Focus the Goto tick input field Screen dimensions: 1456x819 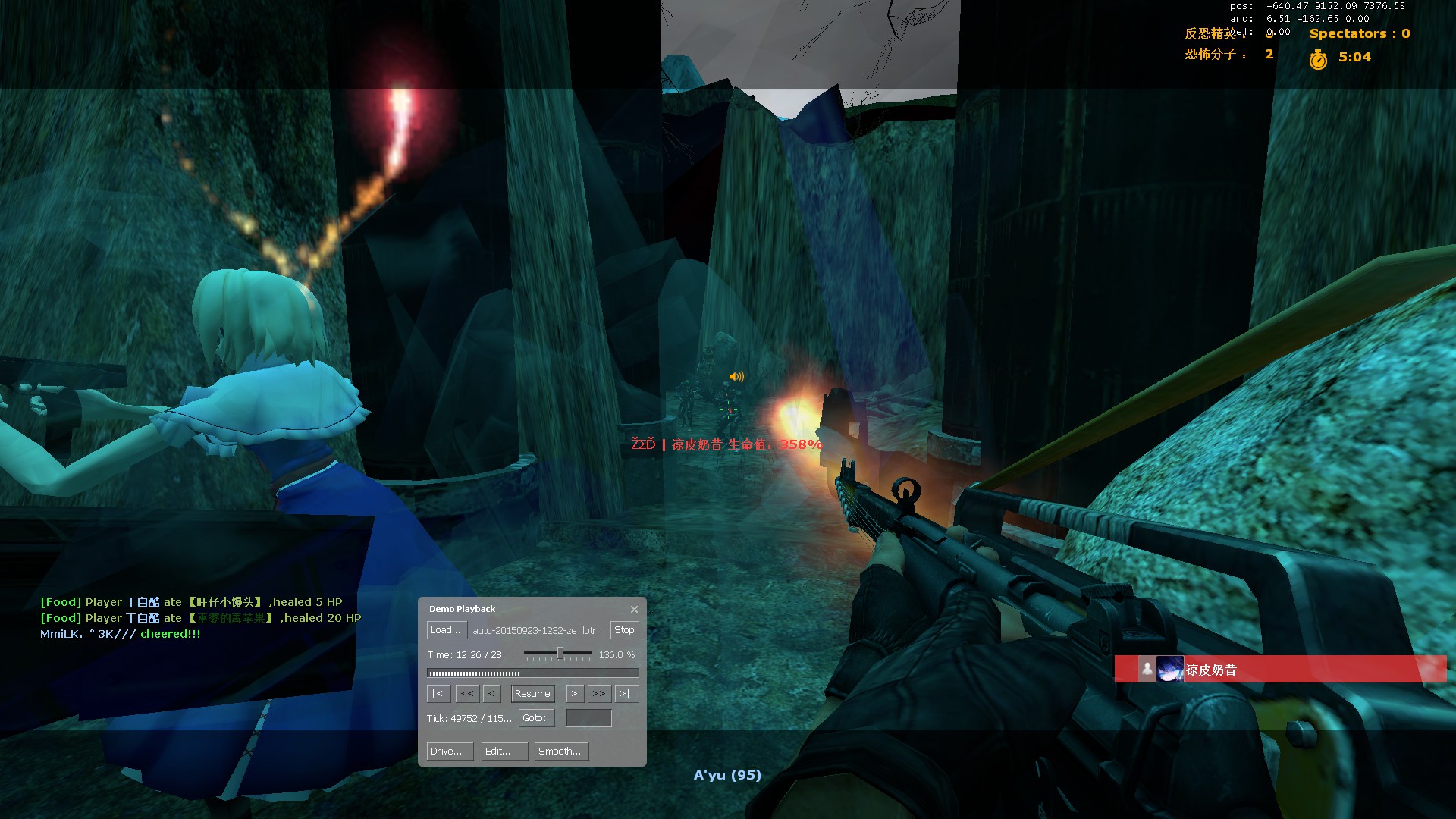point(588,718)
